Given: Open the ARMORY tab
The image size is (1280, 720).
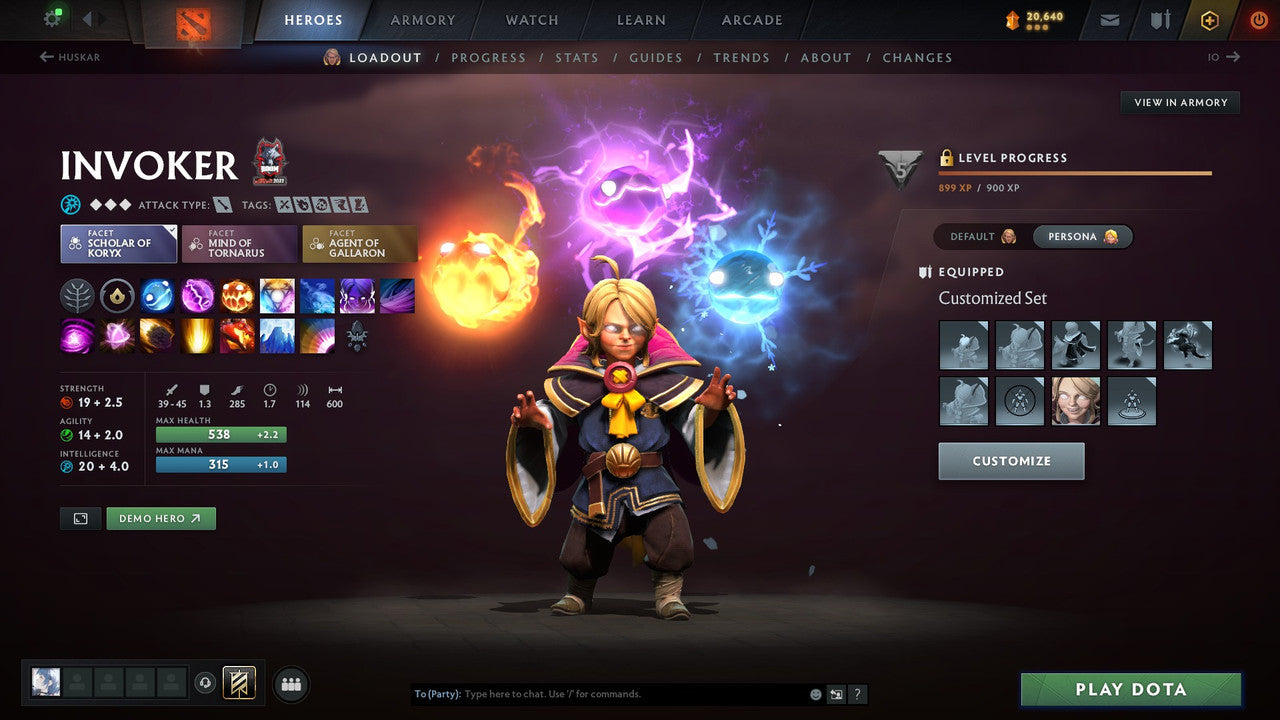Looking at the screenshot, I should [422, 19].
